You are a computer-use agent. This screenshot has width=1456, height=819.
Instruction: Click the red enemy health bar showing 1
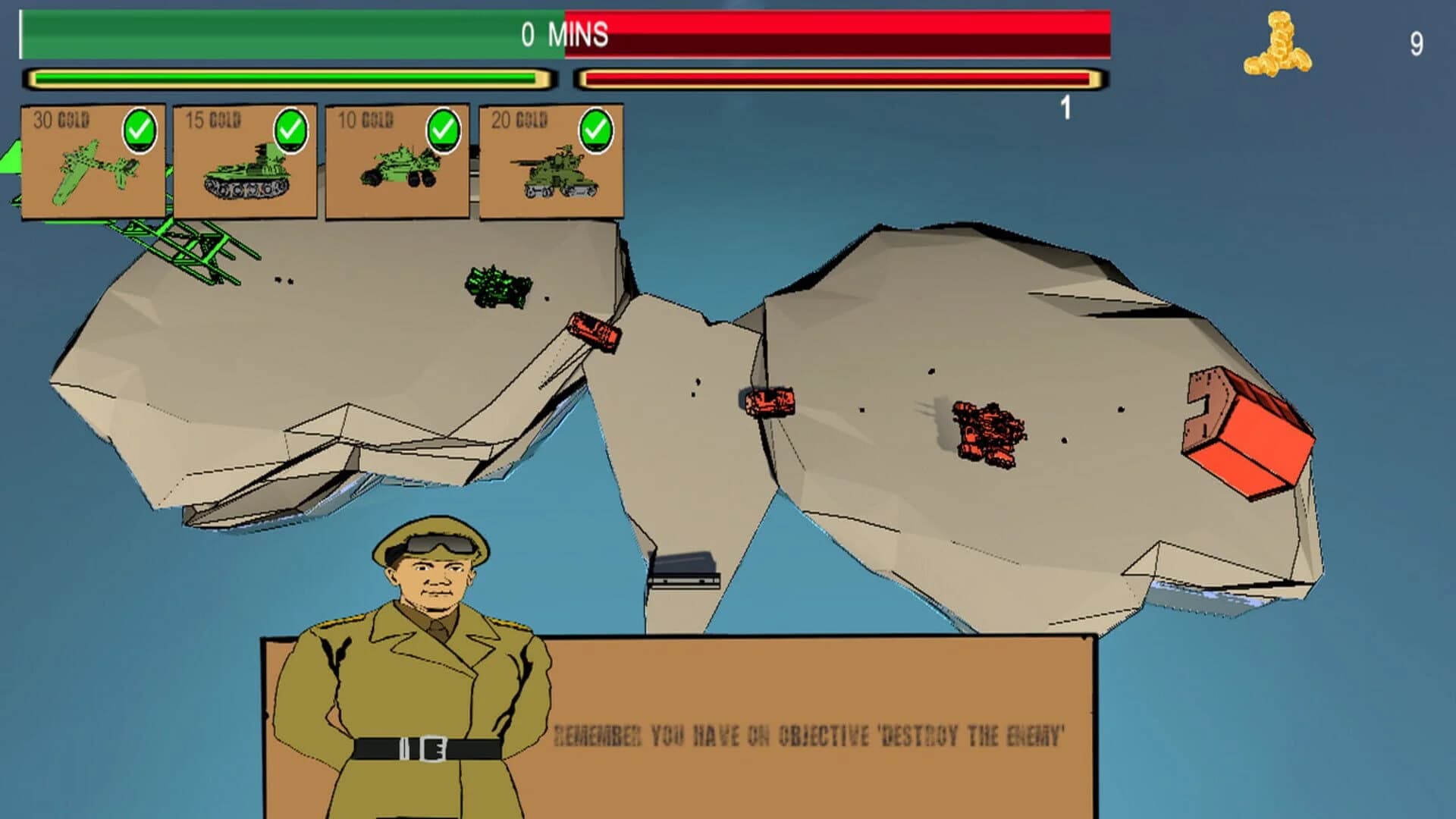click(843, 78)
